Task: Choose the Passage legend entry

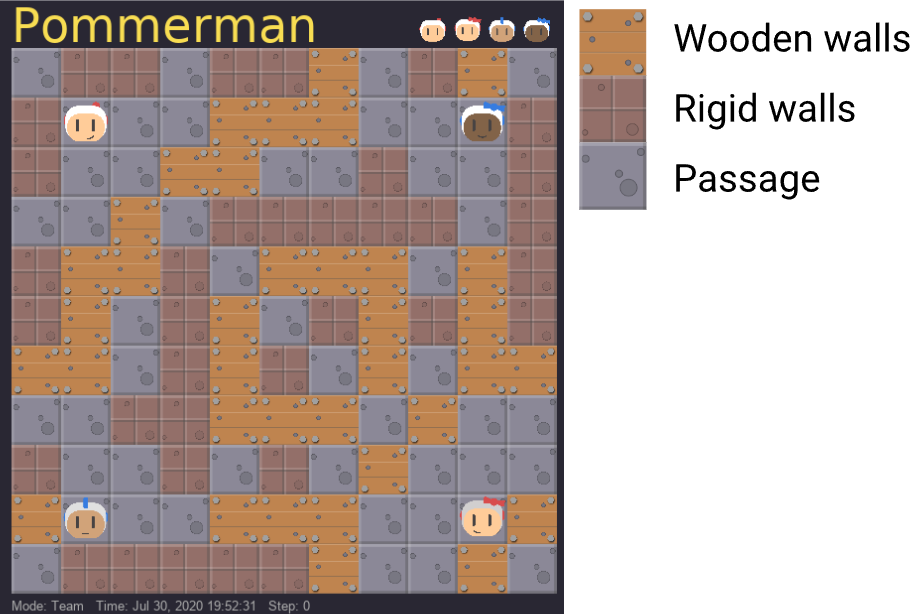Action: (746, 178)
